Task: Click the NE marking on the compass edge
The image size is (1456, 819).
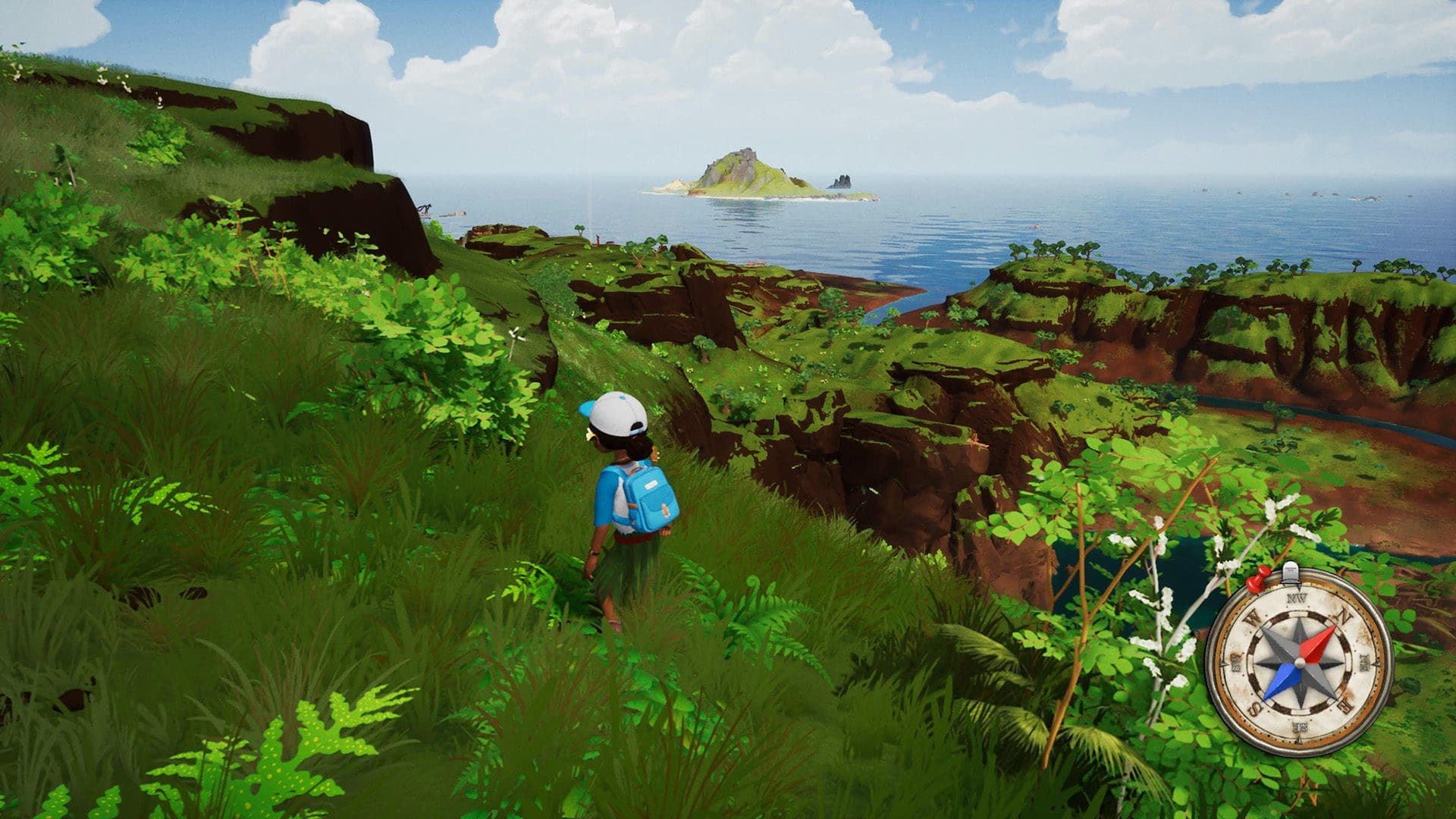Action: (1364, 662)
